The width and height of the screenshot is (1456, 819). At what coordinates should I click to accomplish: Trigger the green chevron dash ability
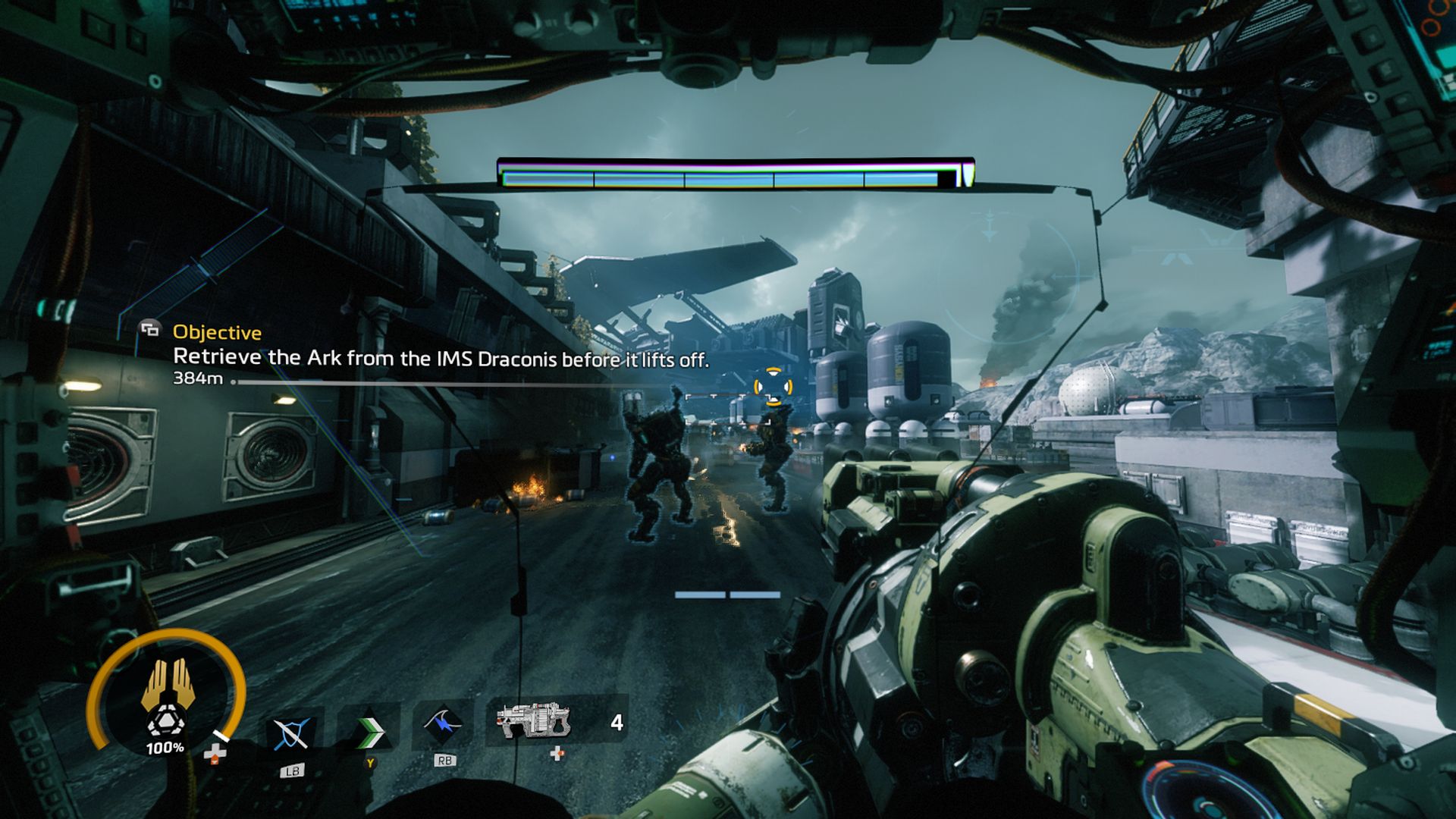[x=369, y=730]
